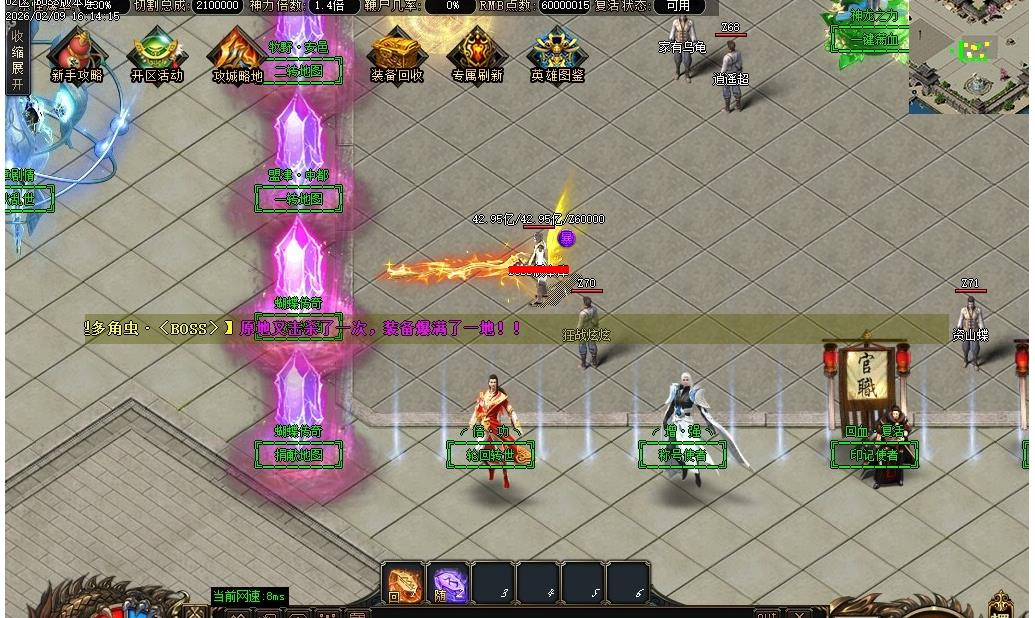This screenshot has width=1035, height=618.
Task: Open the 攻城略地 siege icon
Action: [237, 54]
